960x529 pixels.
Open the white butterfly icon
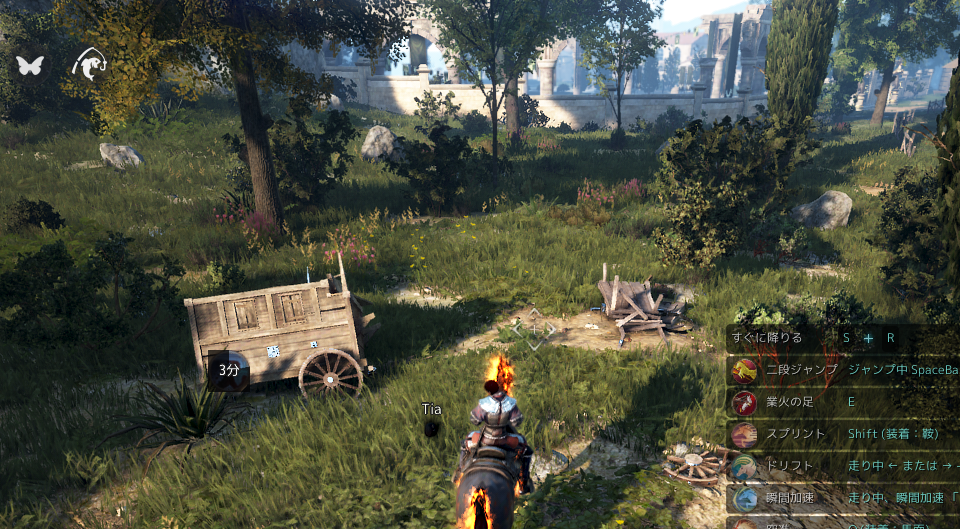(x=30, y=66)
